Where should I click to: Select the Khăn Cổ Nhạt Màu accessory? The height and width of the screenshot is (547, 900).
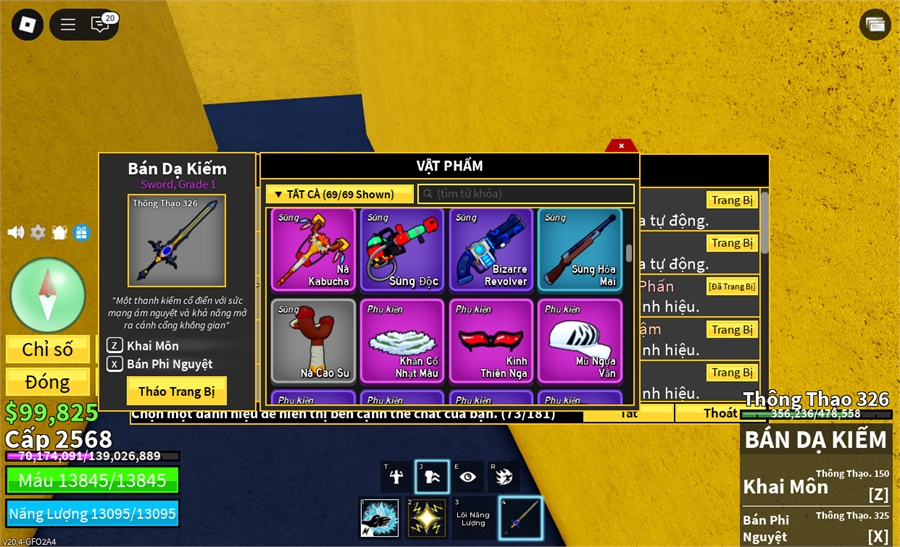pyautogui.click(x=402, y=341)
